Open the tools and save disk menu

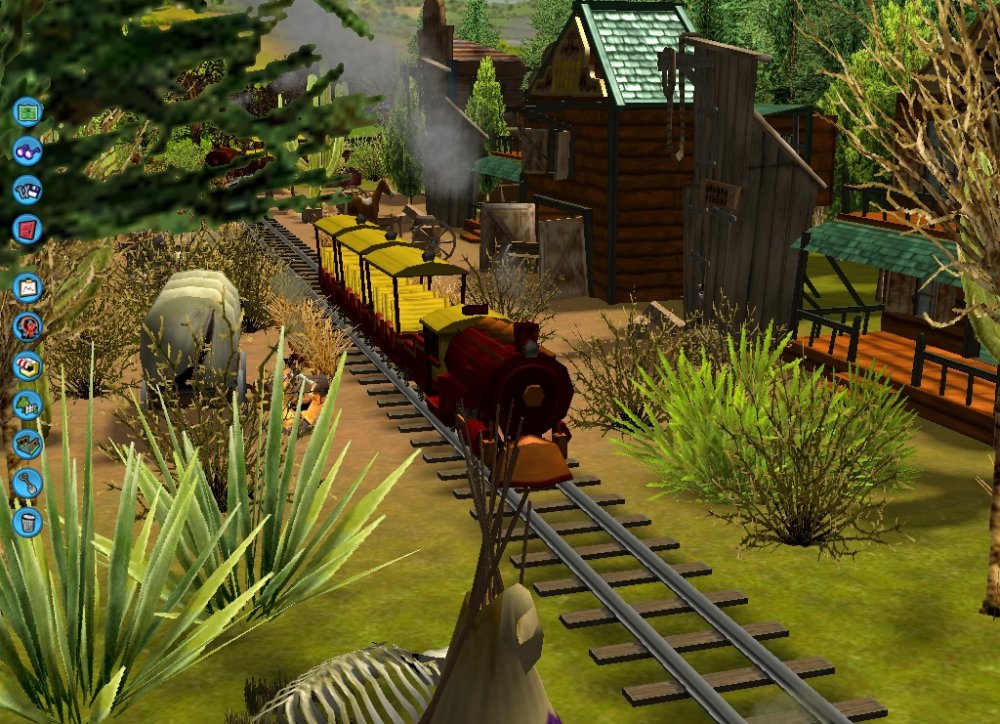(x=28, y=189)
